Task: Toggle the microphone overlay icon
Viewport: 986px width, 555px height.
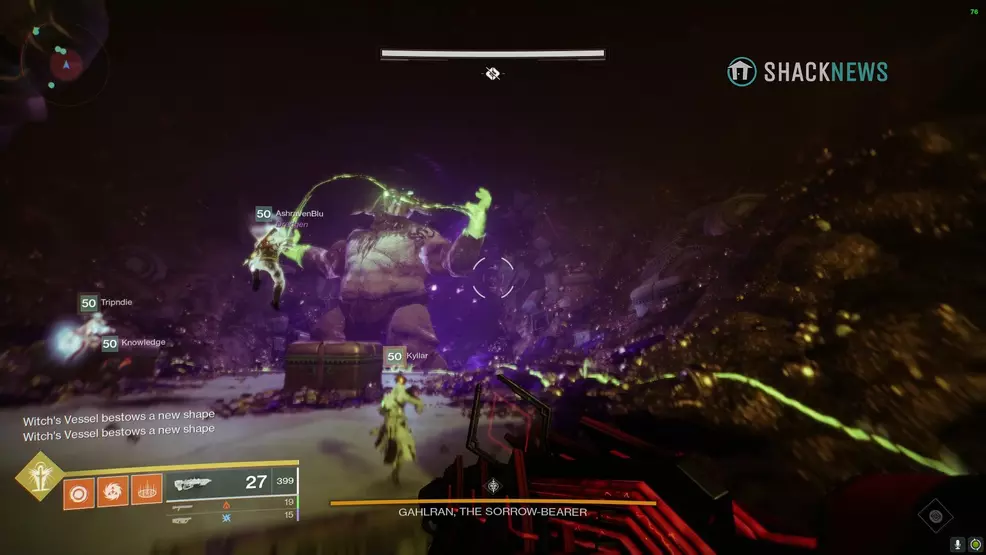Action: [x=958, y=545]
